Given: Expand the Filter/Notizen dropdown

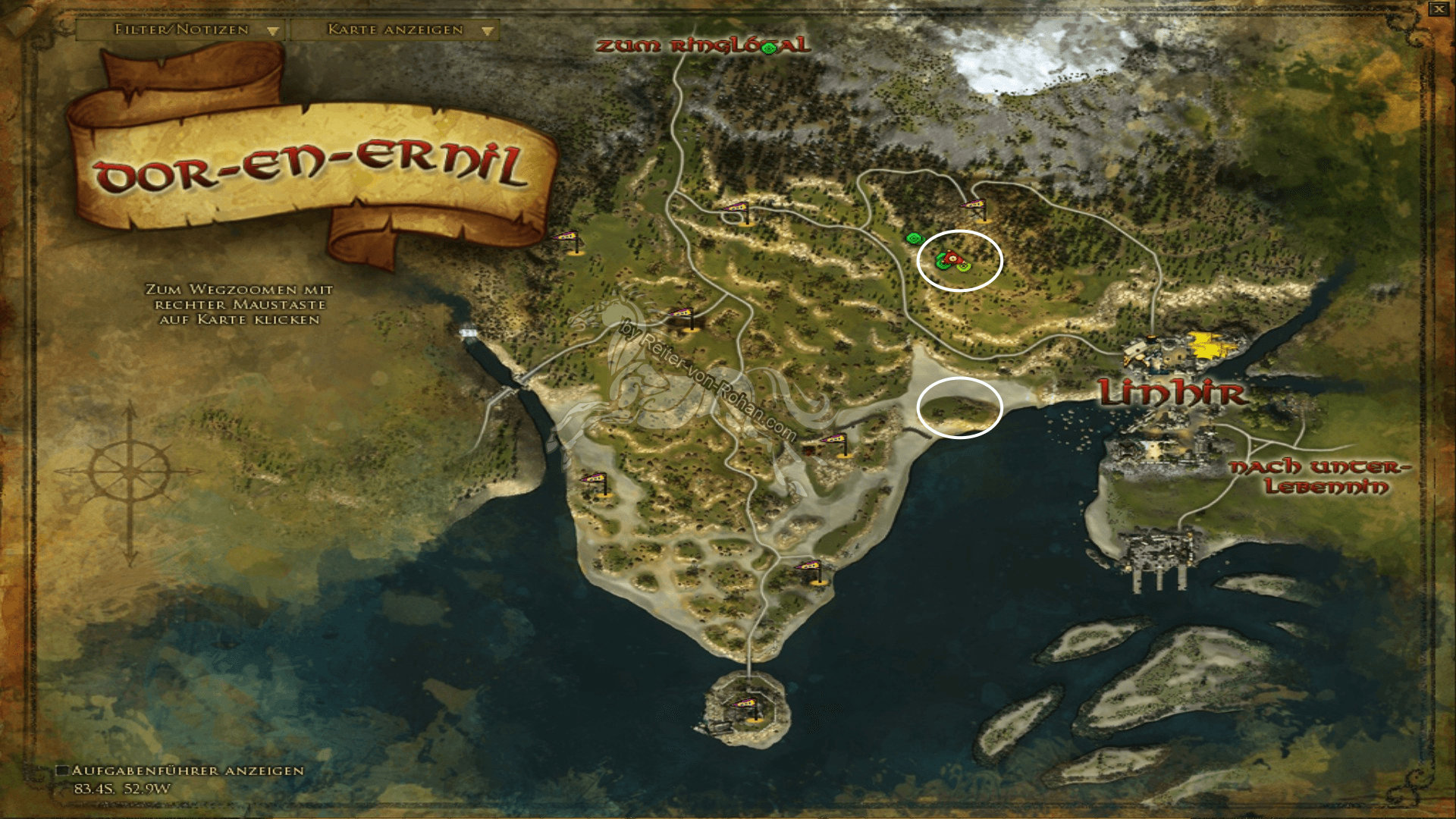Looking at the screenshot, I should click(x=179, y=31).
